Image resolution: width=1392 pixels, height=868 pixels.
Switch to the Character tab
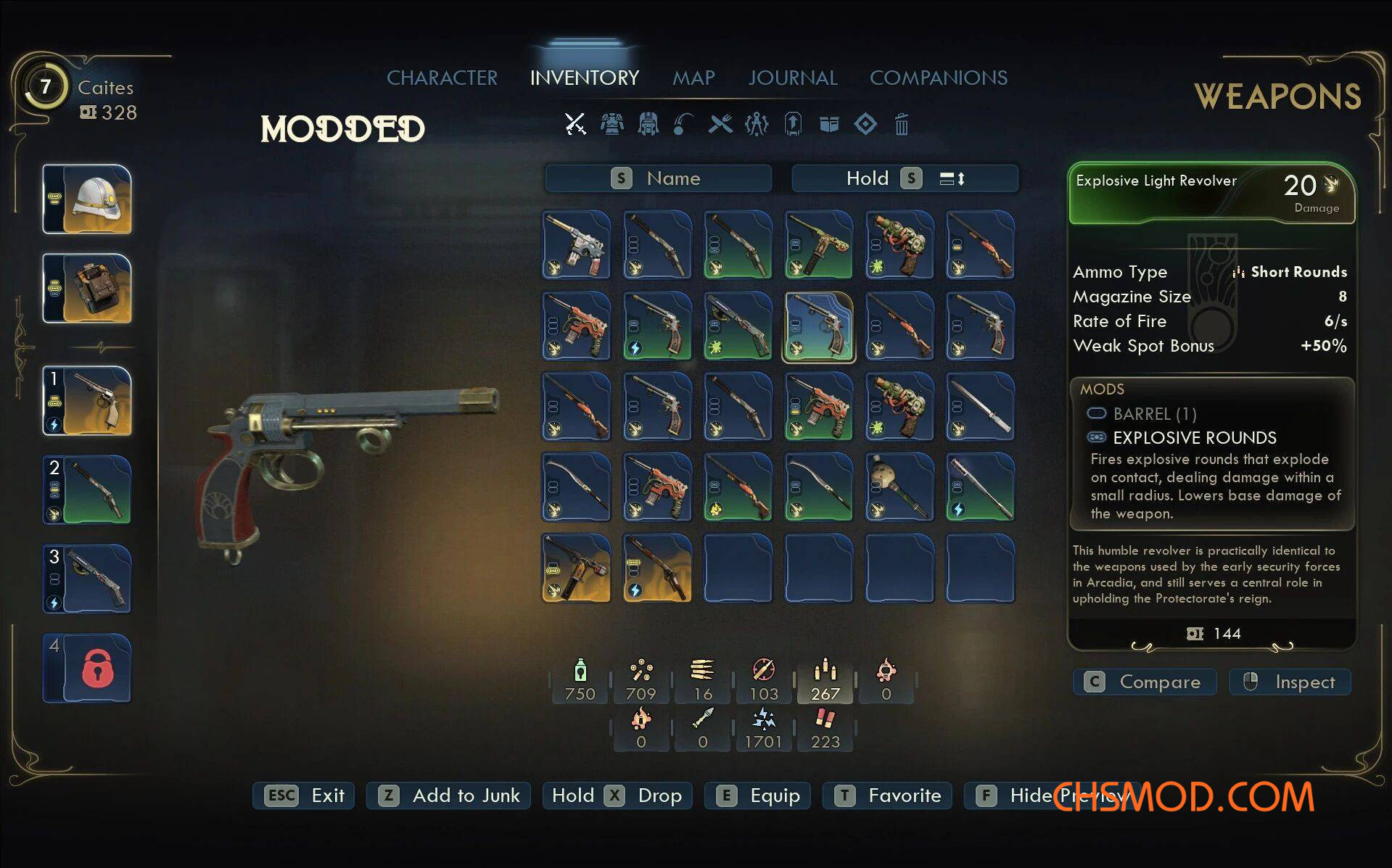click(442, 78)
